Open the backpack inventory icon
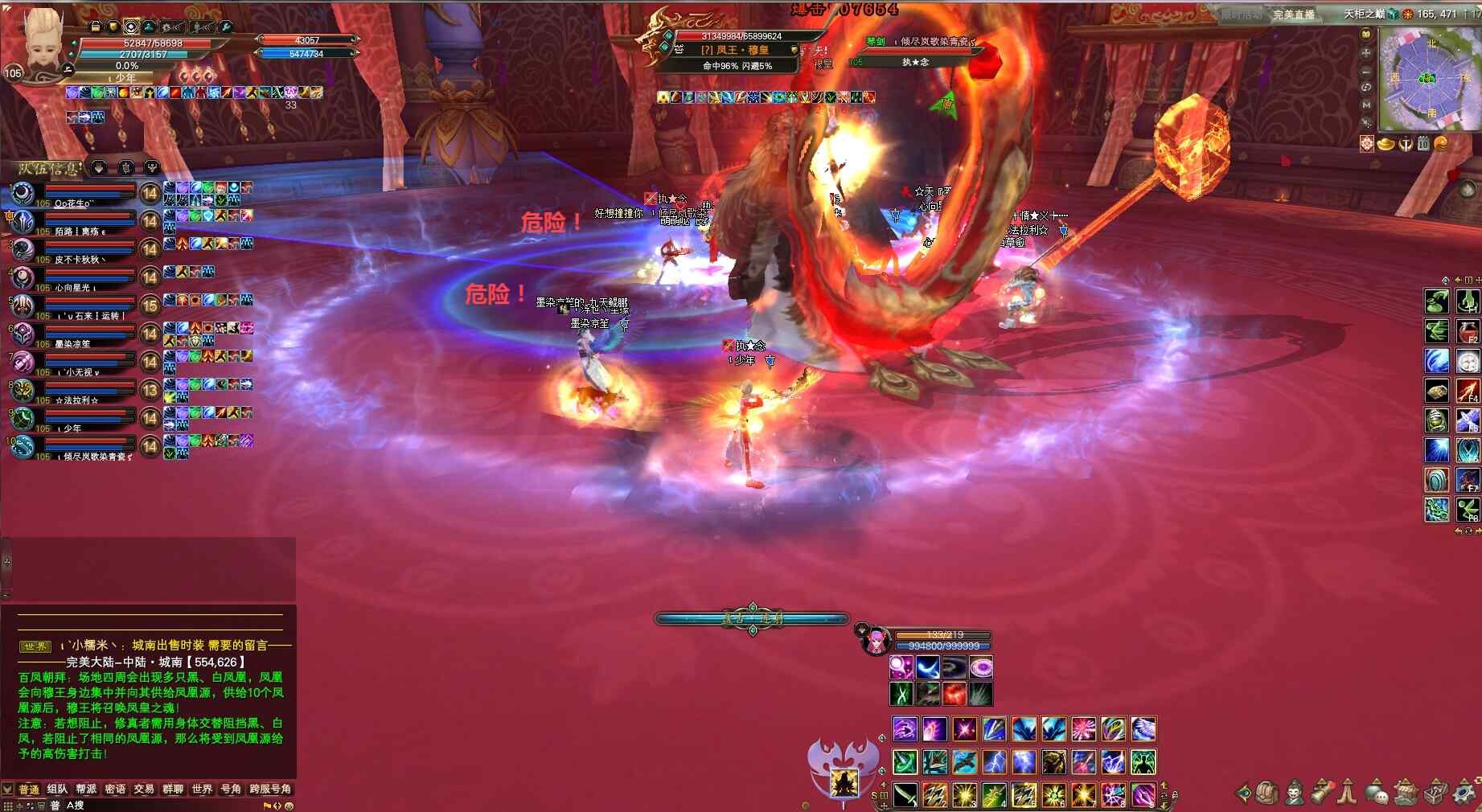This screenshot has height=812, width=1482. 1268,793
